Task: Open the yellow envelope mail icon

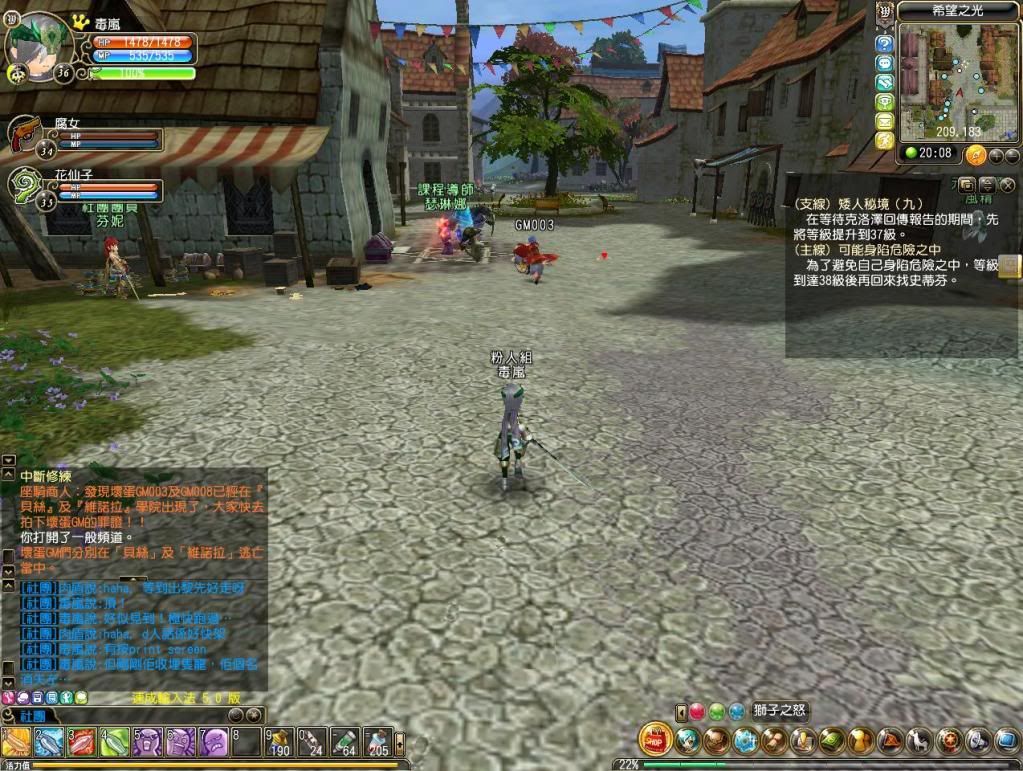Action: coord(884,121)
